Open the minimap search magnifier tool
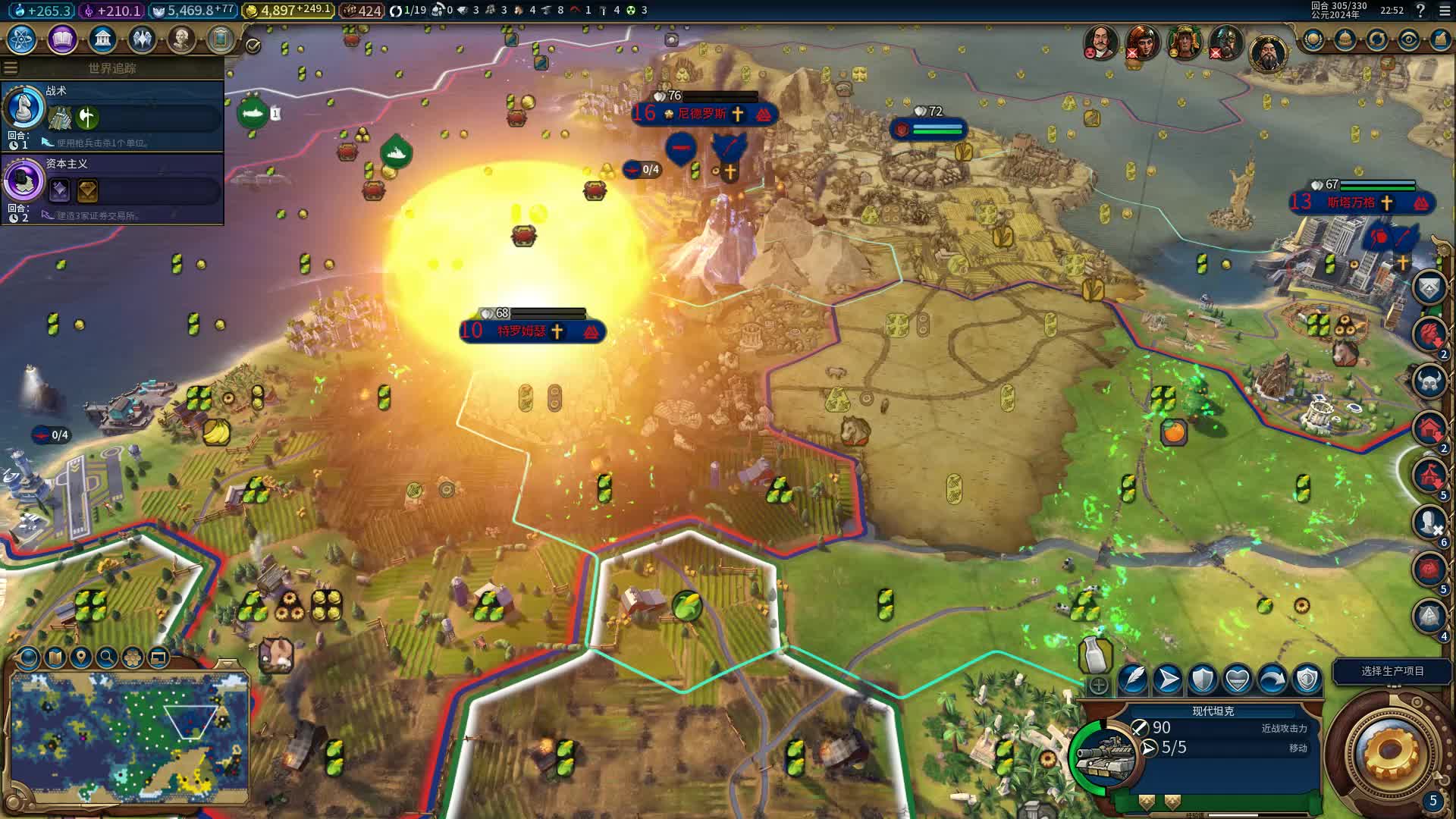1456x819 pixels. pyautogui.click(x=106, y=657)
